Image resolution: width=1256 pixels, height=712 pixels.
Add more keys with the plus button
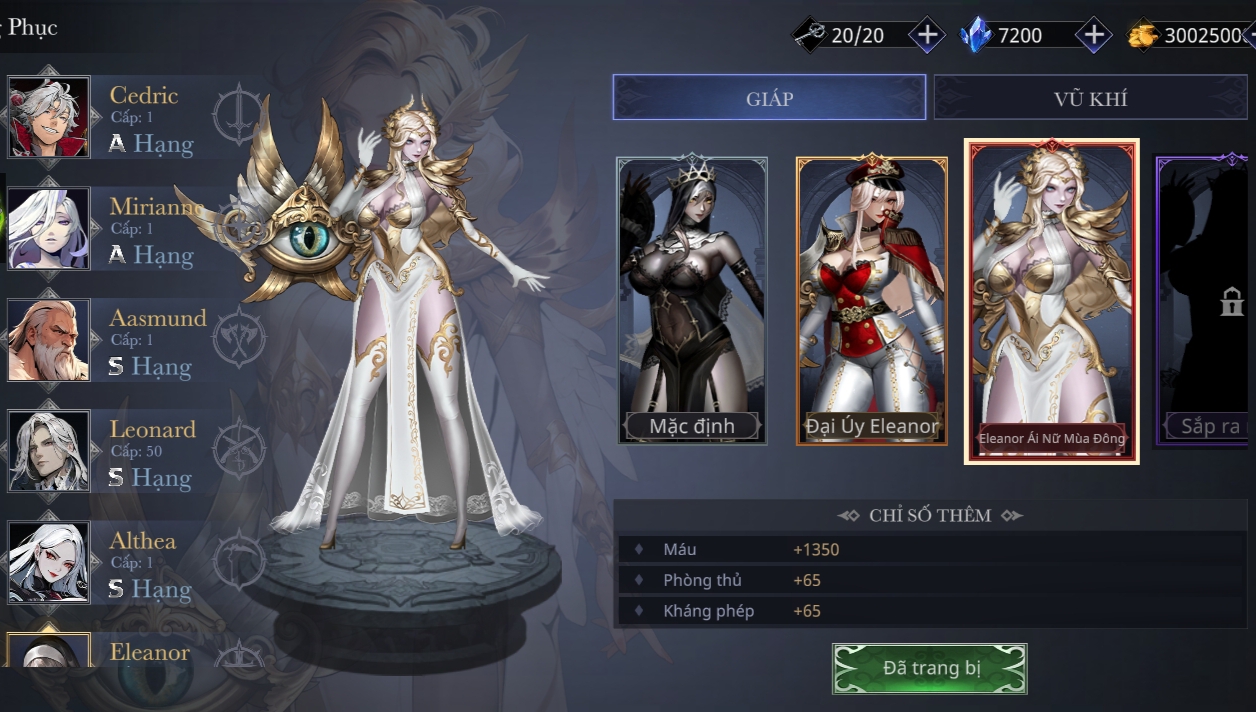[x=927, y=35]
